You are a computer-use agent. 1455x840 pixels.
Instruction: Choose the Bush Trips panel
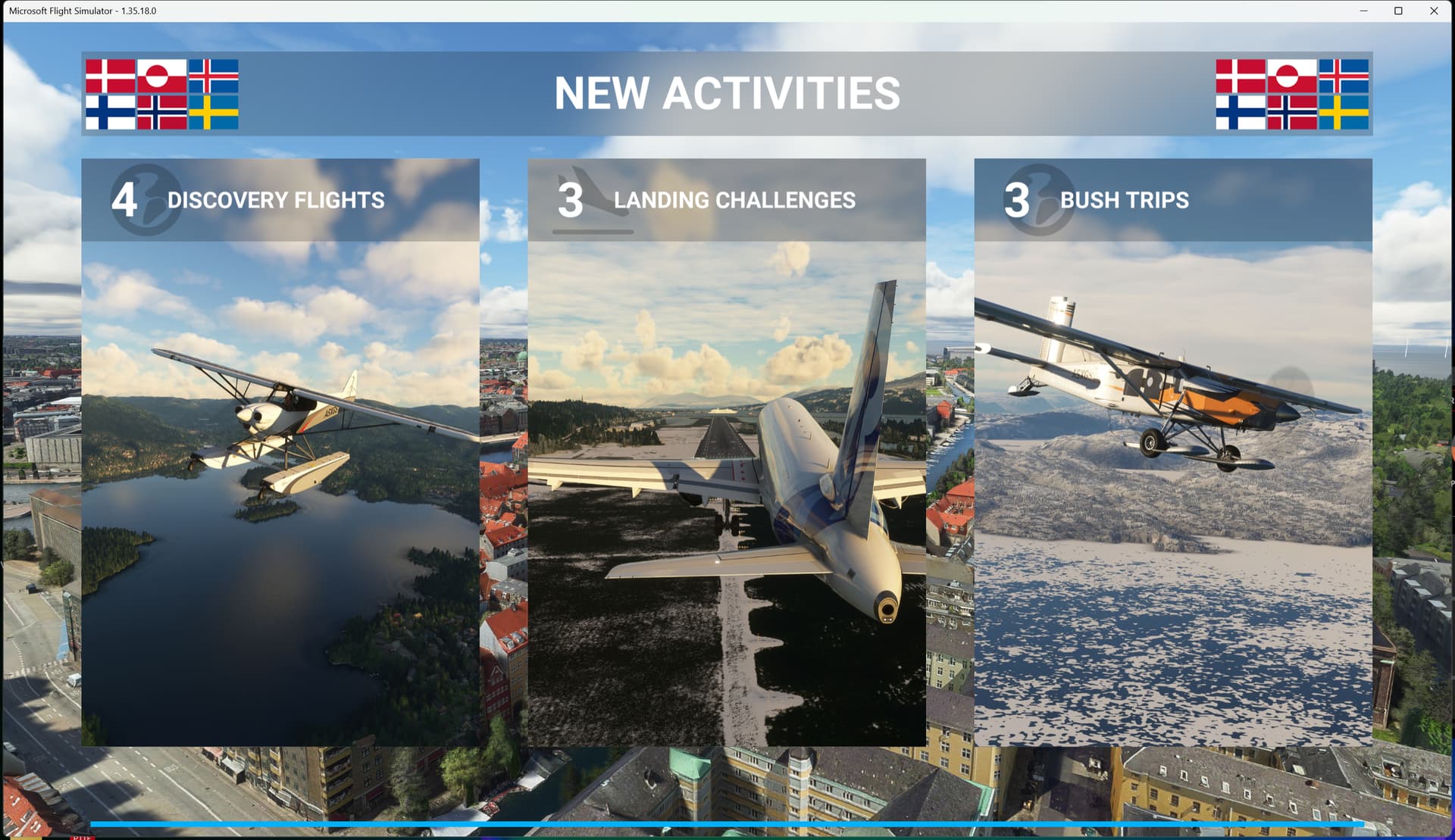tap(1172, 451)
